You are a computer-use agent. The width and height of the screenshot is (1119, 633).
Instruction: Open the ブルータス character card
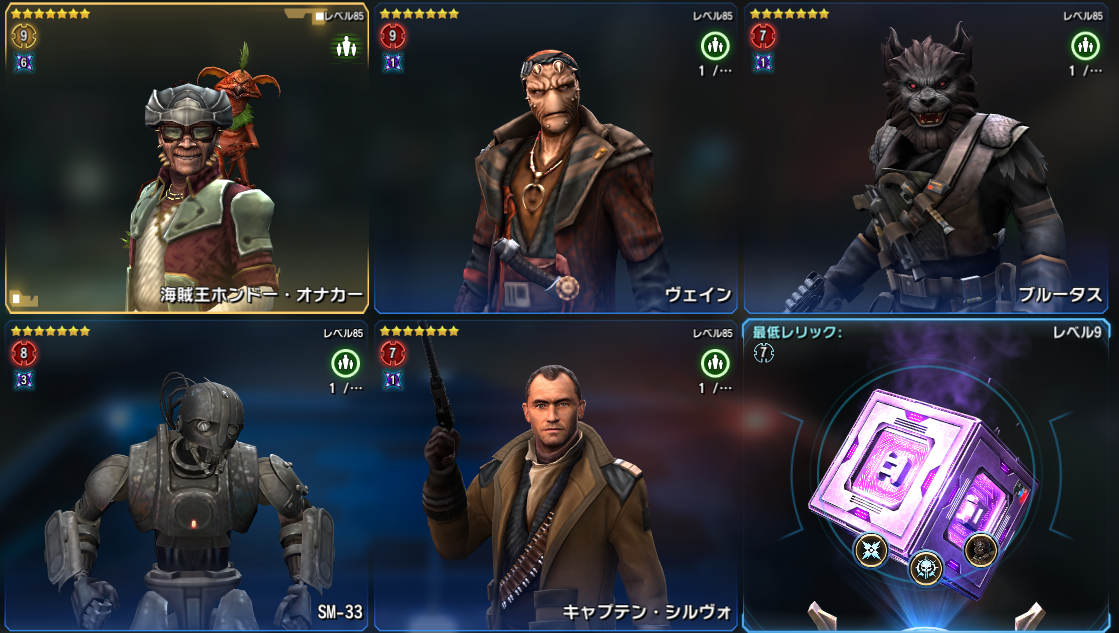pyautogui.click(x=928, y=160)
